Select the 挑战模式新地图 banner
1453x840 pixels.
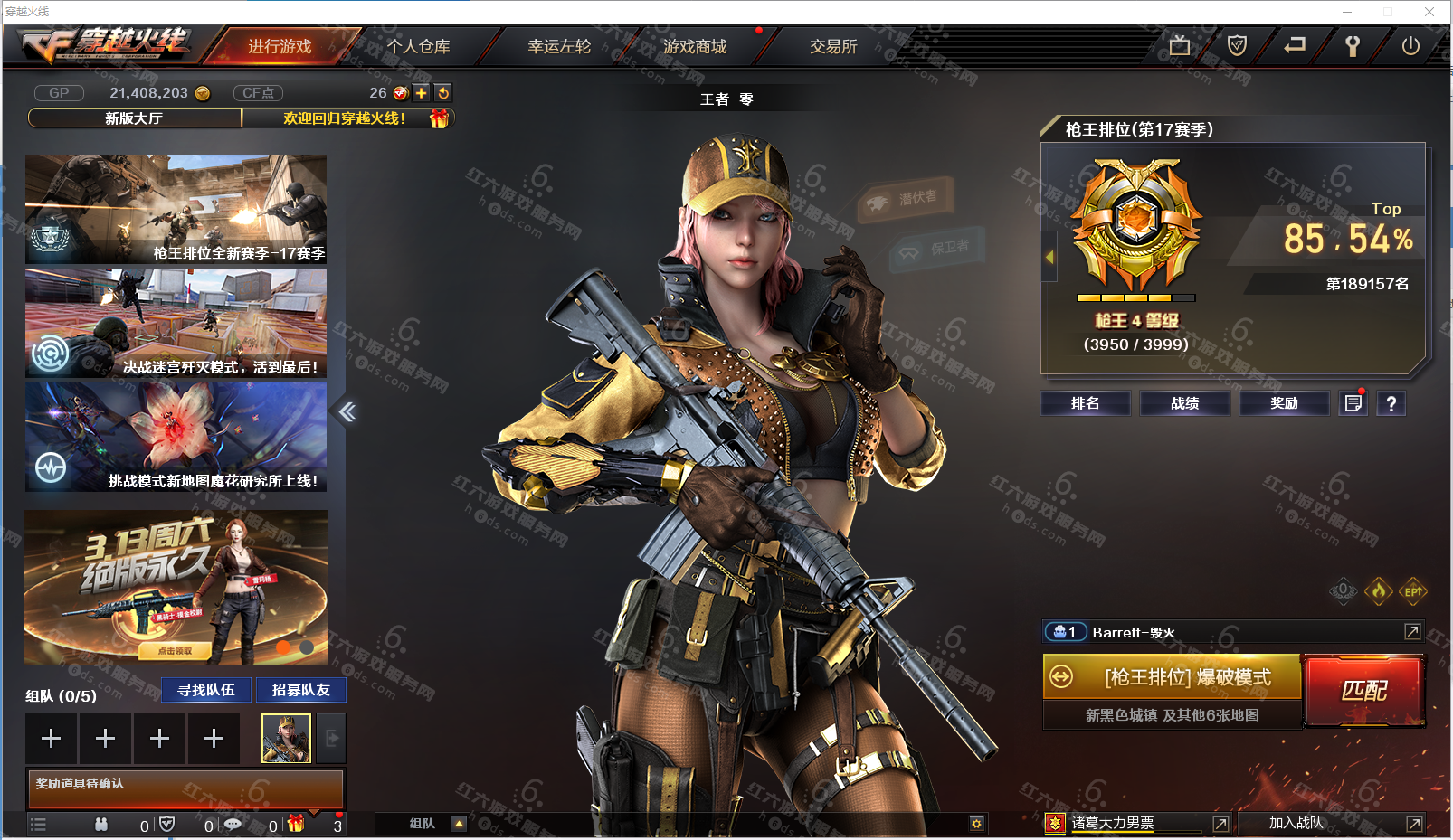click(x=176, y=437)
